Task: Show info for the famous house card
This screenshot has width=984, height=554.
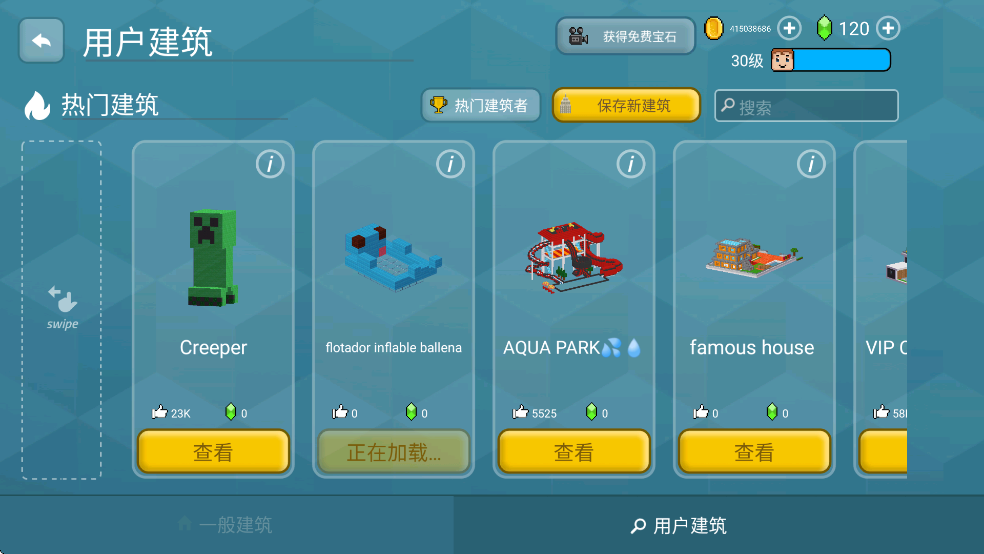Action: (810, 164)
